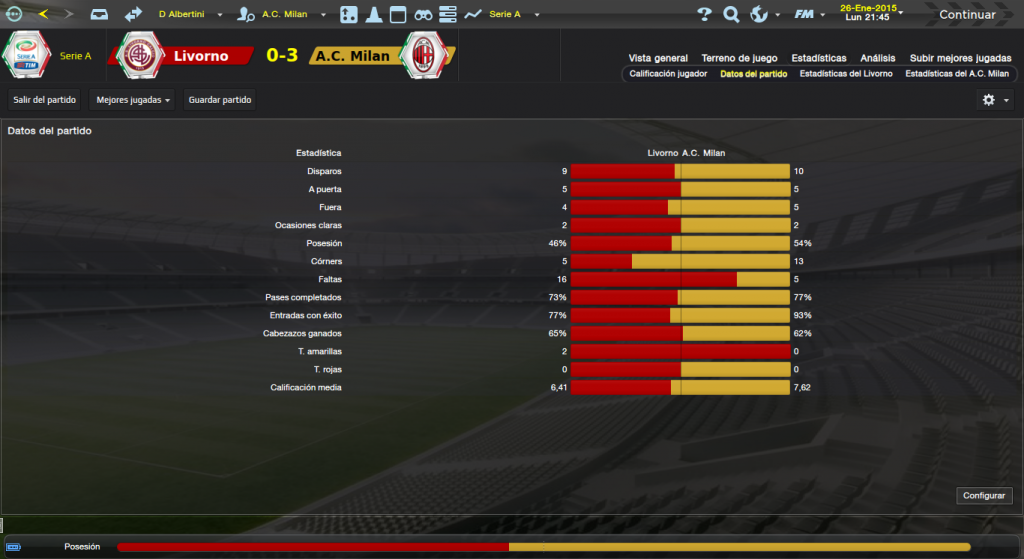Click the Configurar button
The height and width of the screenshot is (559, 1024).
(984, 496)
